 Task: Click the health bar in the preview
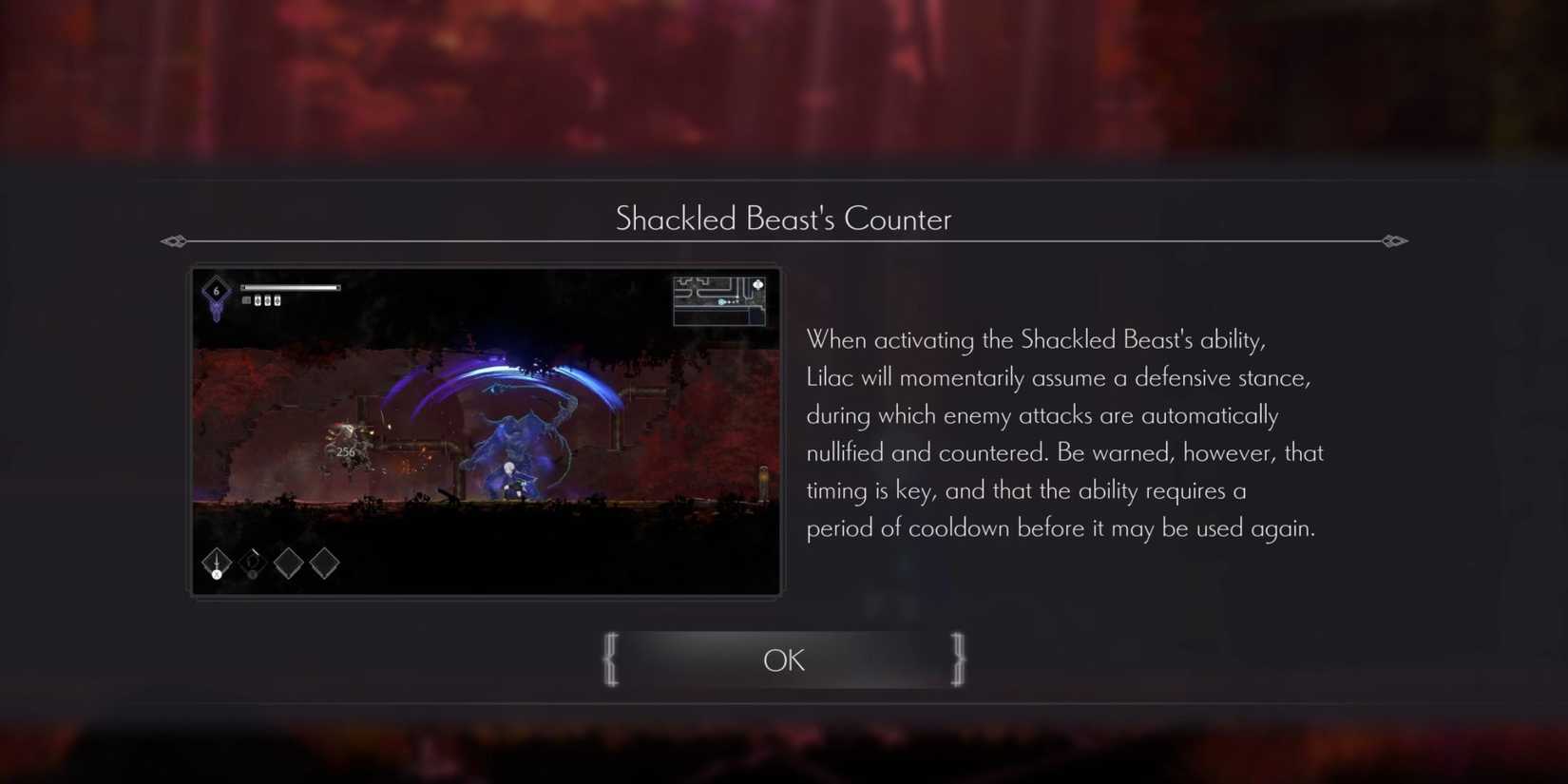point(290,285)
